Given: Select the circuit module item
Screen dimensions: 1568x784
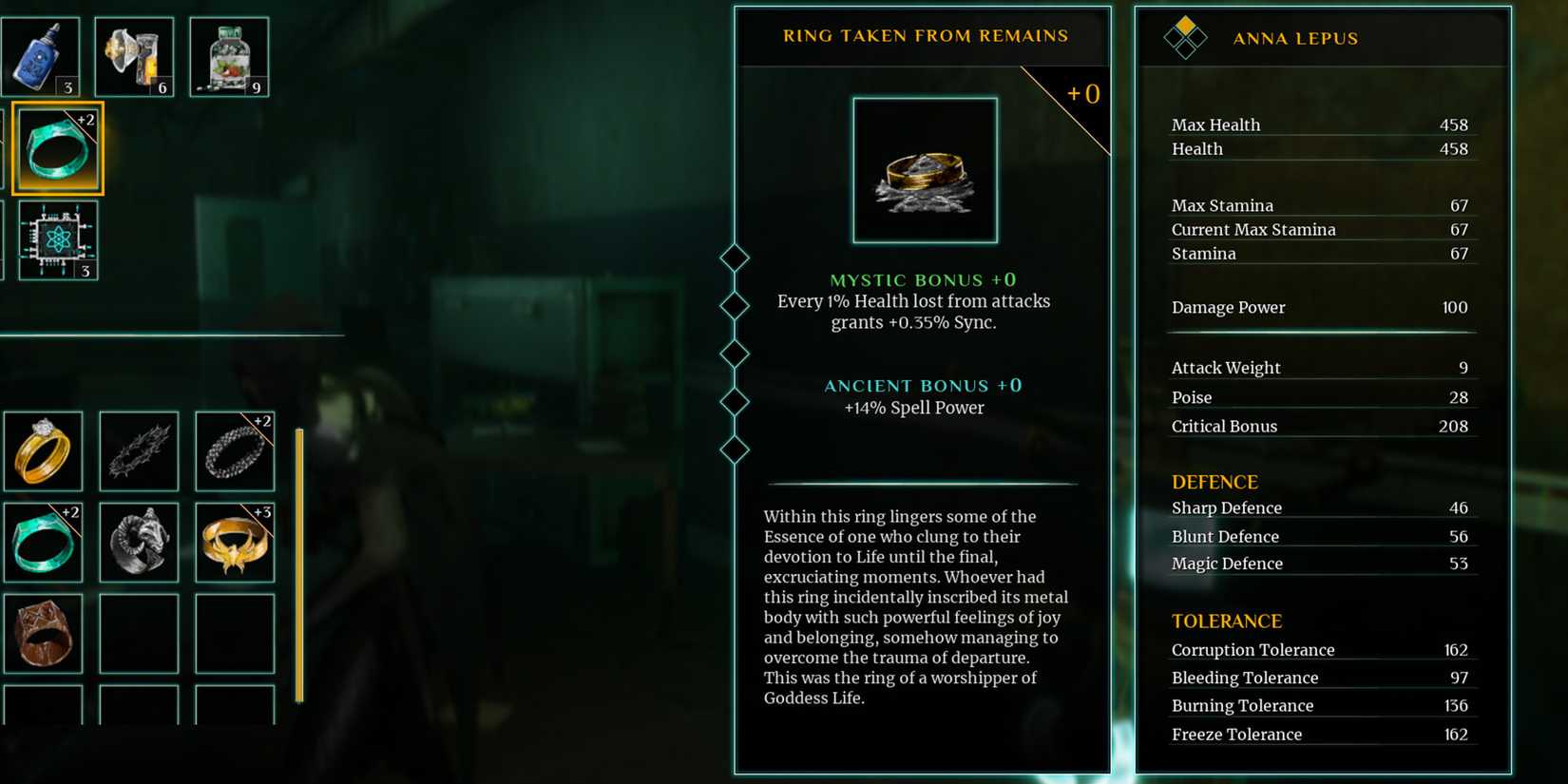Looking at the screenshot, I should click(59, 239).
